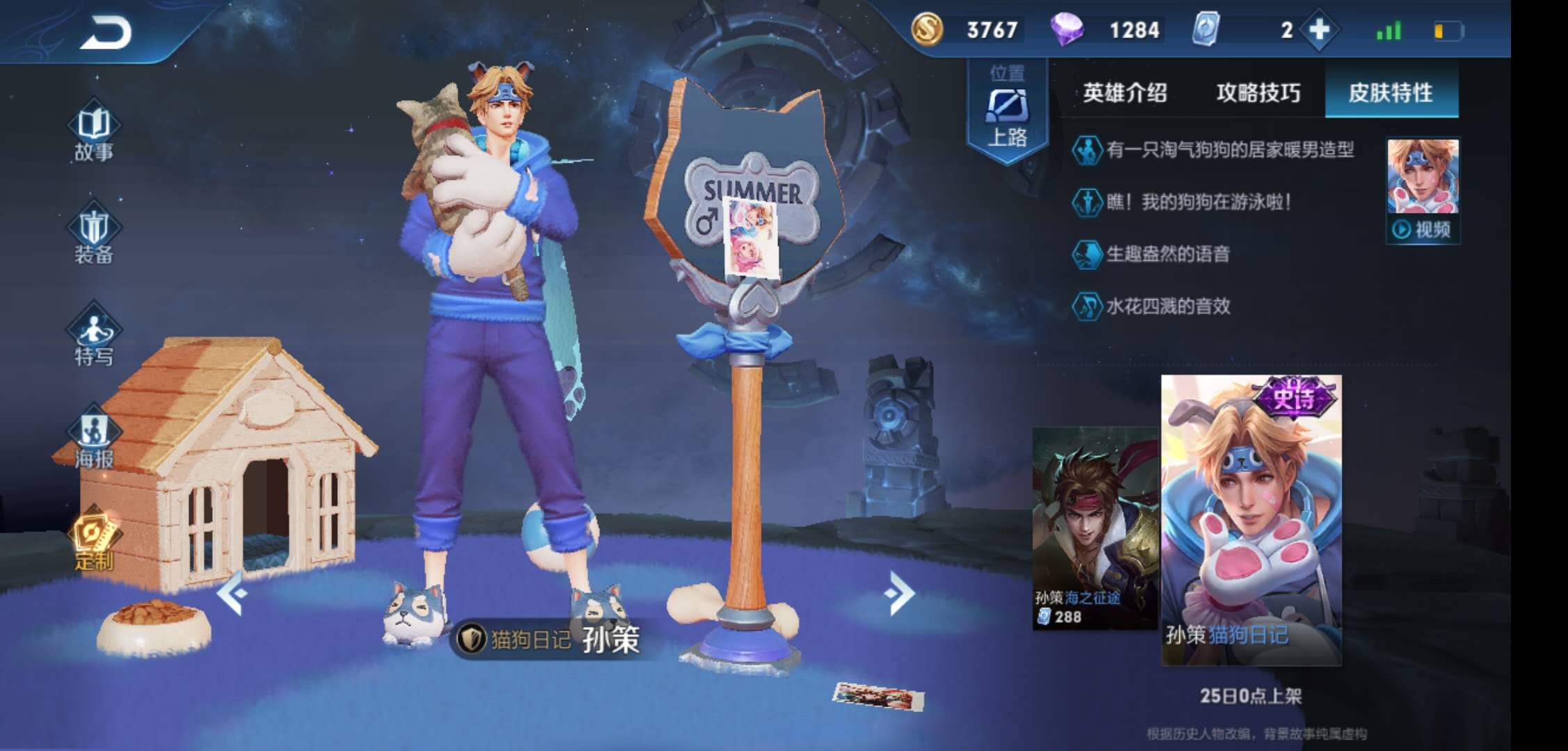Screen dimensions: 1568x751
Task: Tap the gold coin currency icon
Action: point(927,30)
